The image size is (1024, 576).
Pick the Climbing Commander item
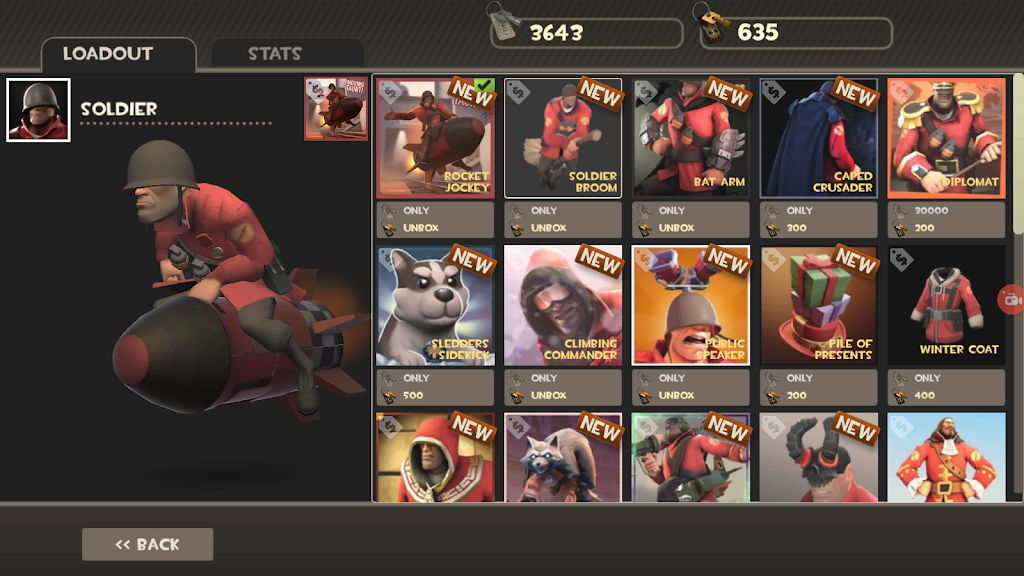[563, 306]
